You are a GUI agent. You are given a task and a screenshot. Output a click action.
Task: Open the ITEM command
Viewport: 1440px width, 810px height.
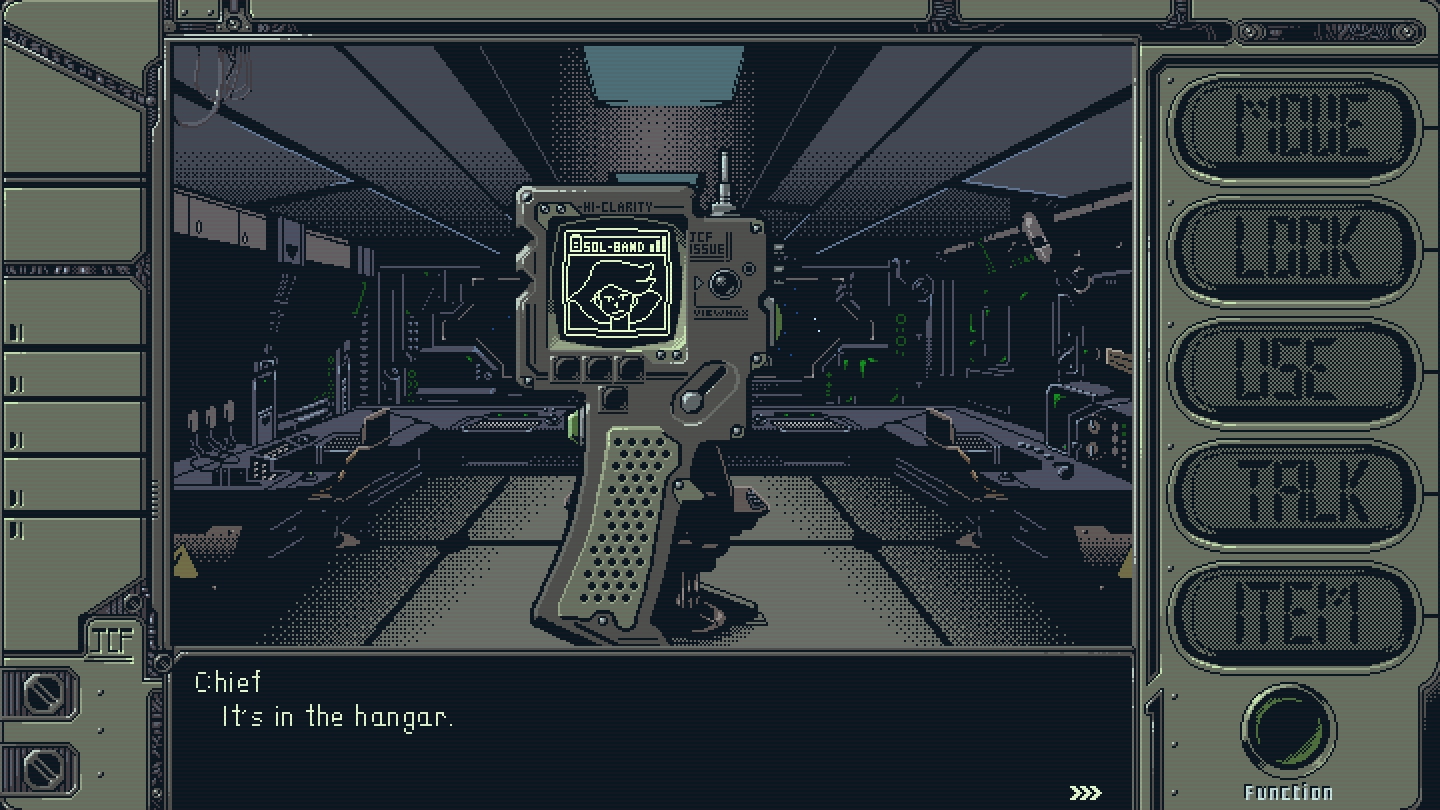1295,616
